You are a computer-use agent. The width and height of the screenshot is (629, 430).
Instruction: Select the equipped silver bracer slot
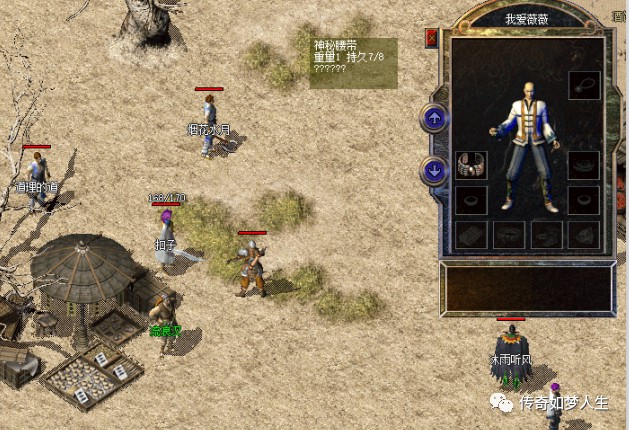click(471, 165)
